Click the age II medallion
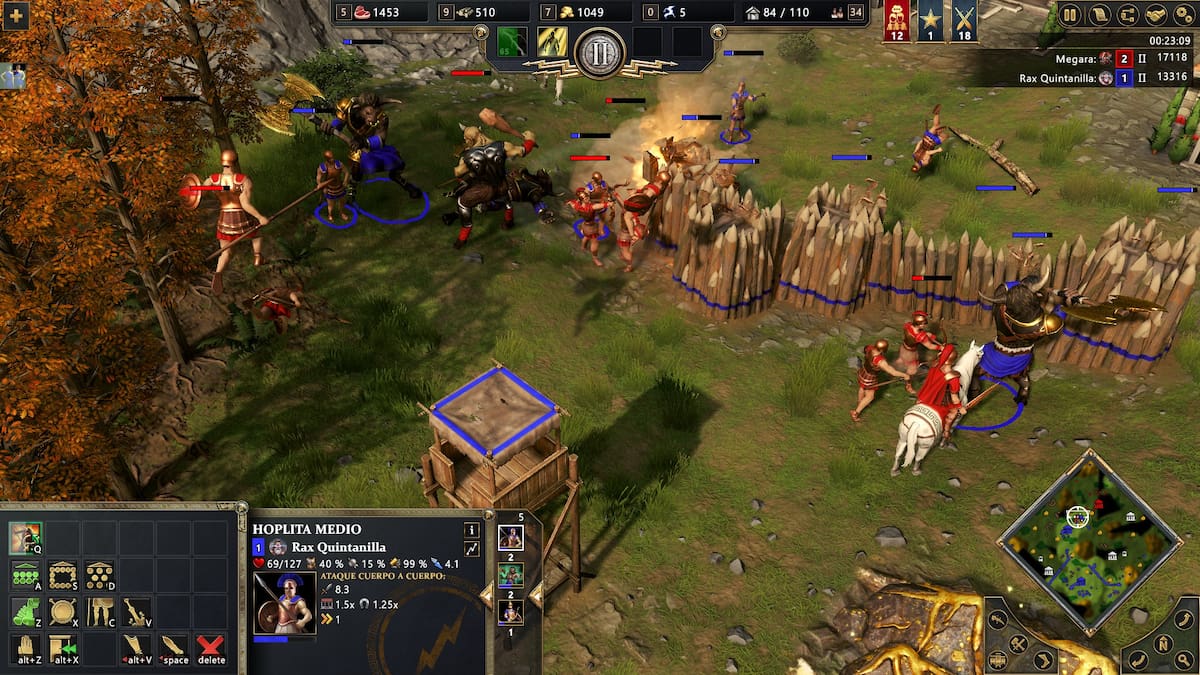This screenshot has width=1200, height=675. pos(600,51)
